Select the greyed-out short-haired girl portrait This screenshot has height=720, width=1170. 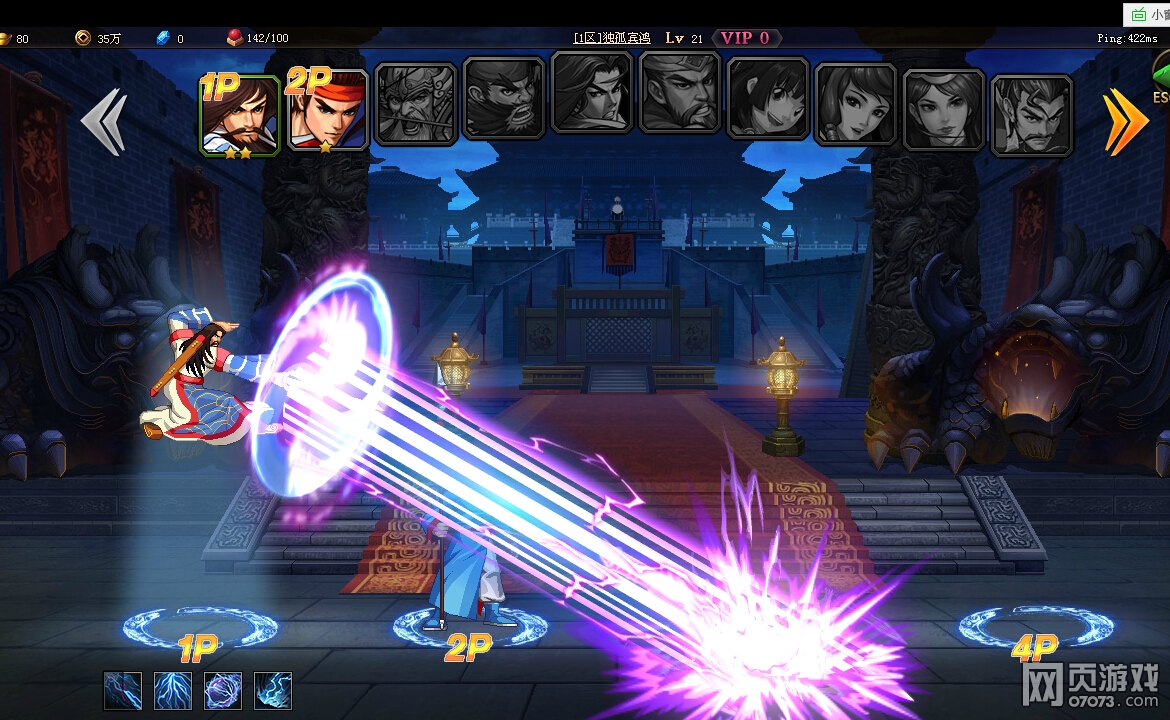768,98
